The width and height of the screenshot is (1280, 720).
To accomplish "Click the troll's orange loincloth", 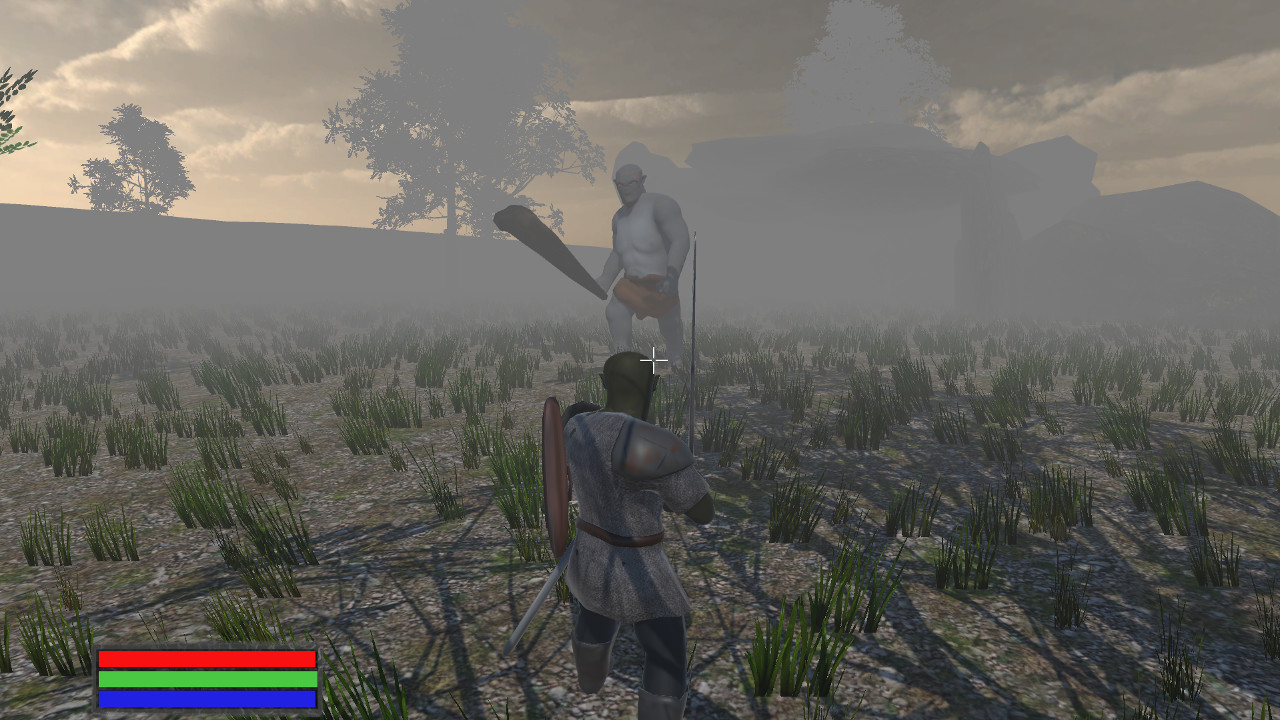I will 645,295.
